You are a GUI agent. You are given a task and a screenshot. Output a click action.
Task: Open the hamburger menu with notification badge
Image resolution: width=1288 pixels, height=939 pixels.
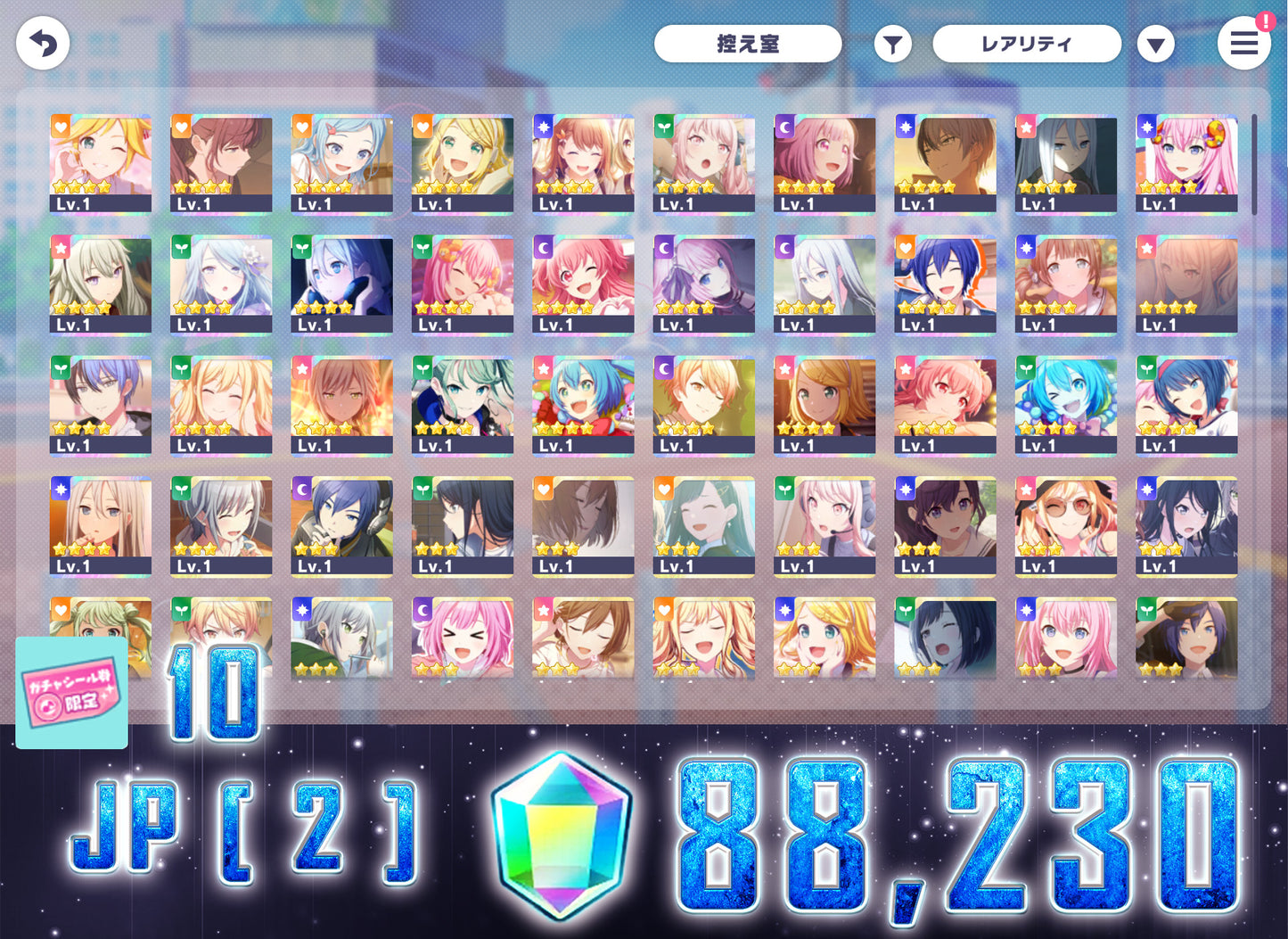1244,43
